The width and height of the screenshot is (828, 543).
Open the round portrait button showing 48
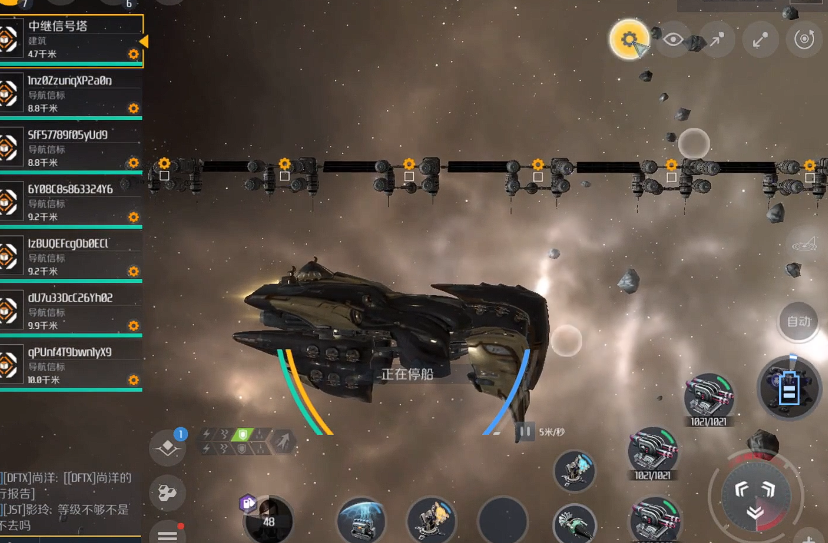pos(268,520)
